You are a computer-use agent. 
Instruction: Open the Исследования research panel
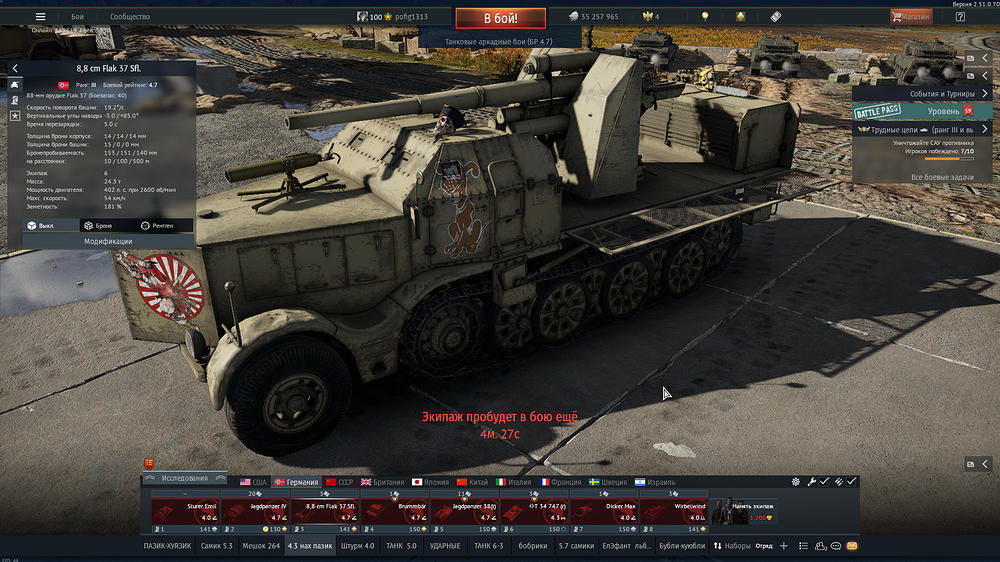point(184,479)
